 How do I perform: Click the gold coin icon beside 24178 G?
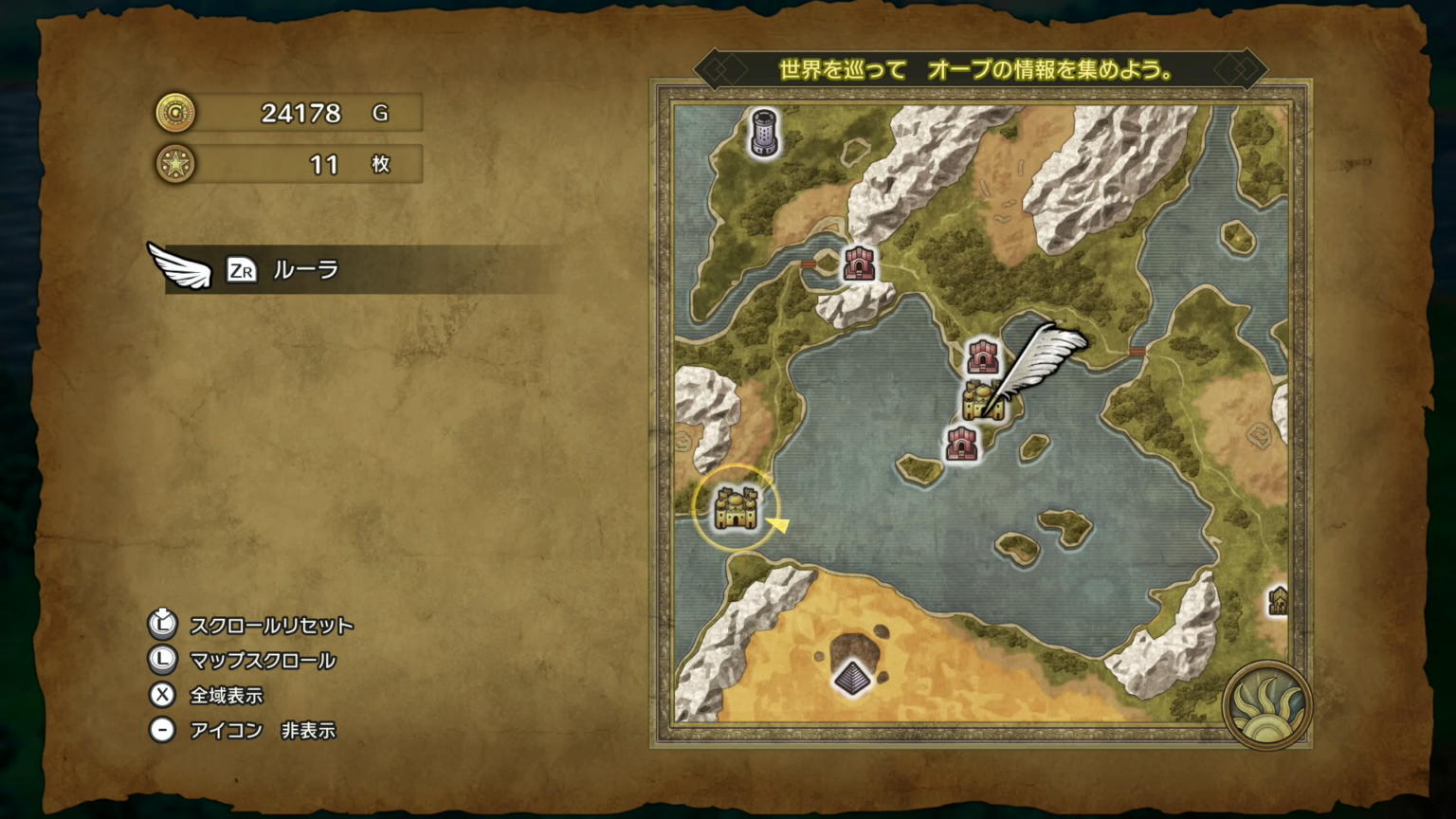coord(174,113)
